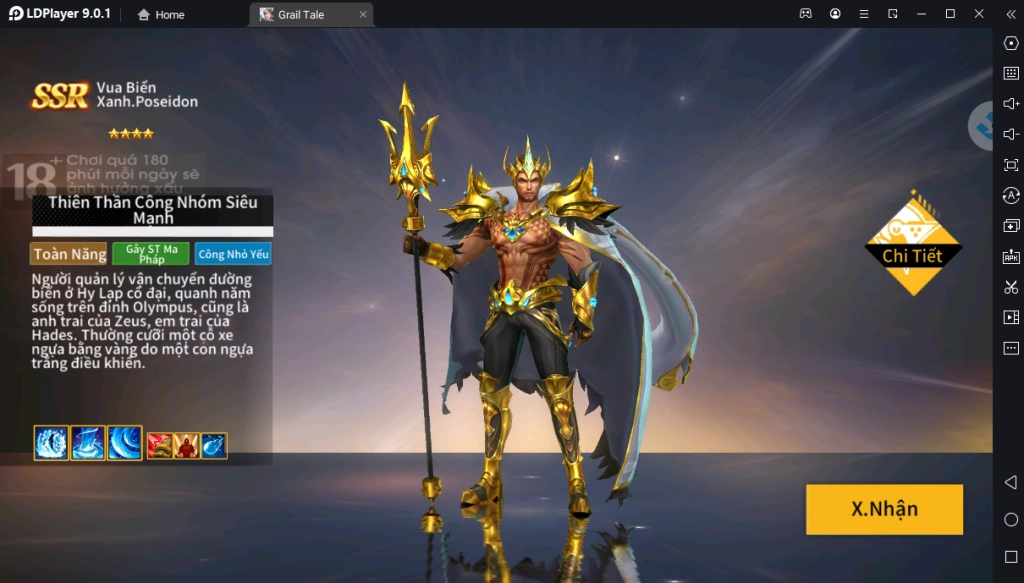Screen dimensions: 1024x583
Task: Select the Gây ST Ma Pháp tag
Action: pyautogui.click(x=151, y=254)
